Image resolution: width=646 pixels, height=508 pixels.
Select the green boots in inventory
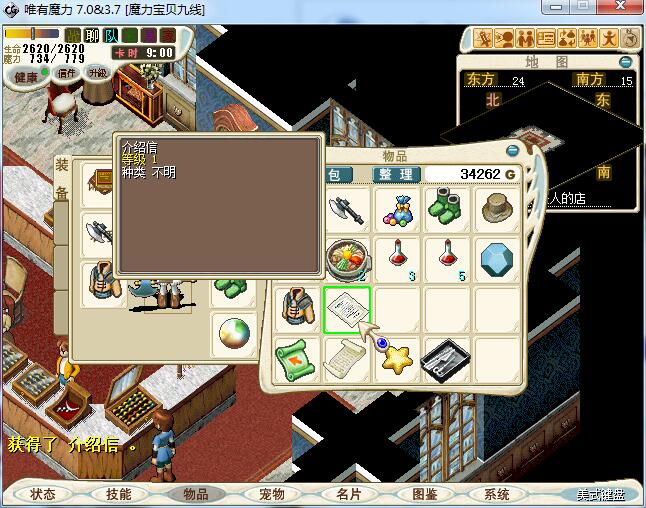pos(447,210)
